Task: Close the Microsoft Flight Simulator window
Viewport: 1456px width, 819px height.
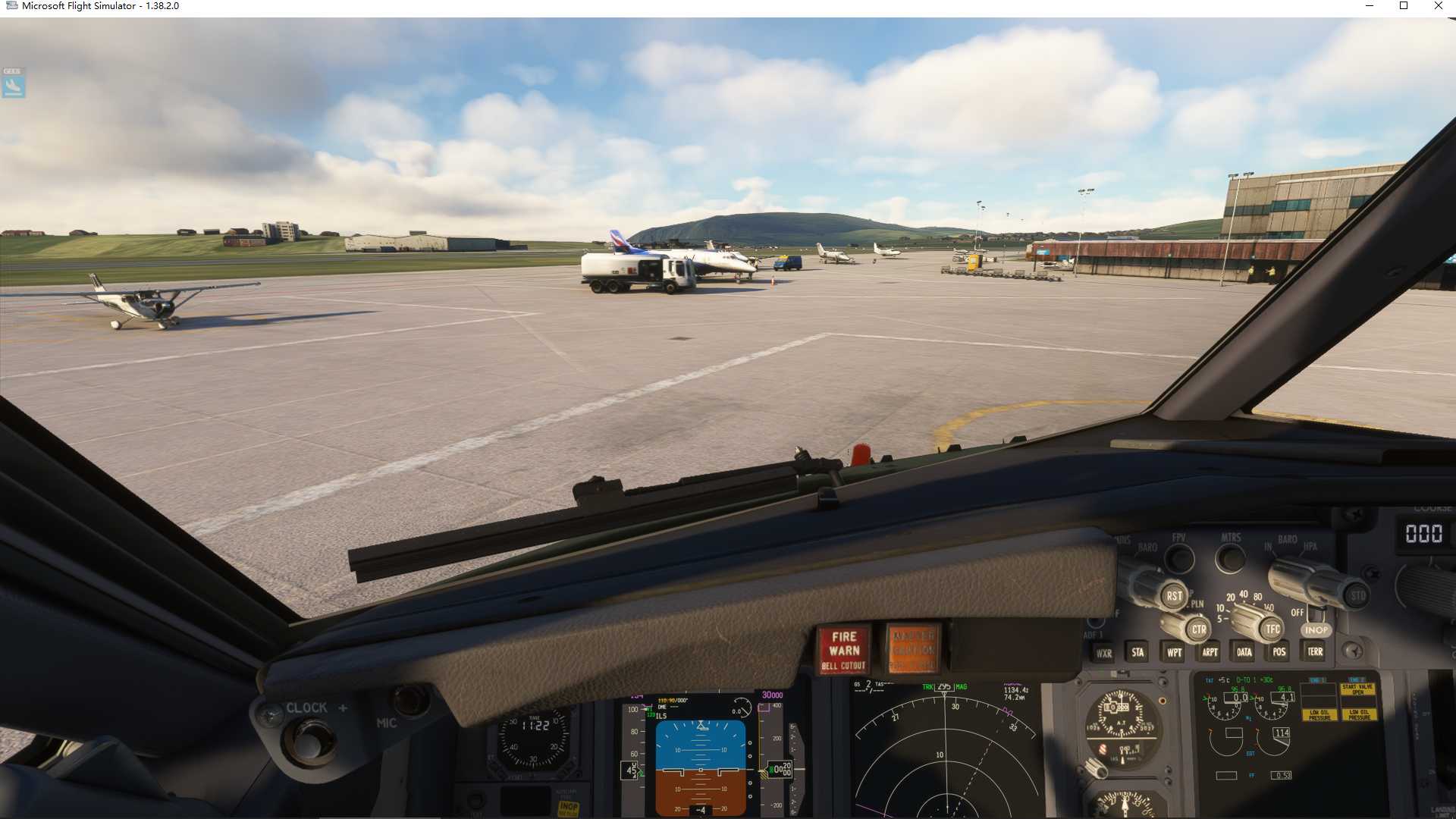Action: click(1438, 6)
